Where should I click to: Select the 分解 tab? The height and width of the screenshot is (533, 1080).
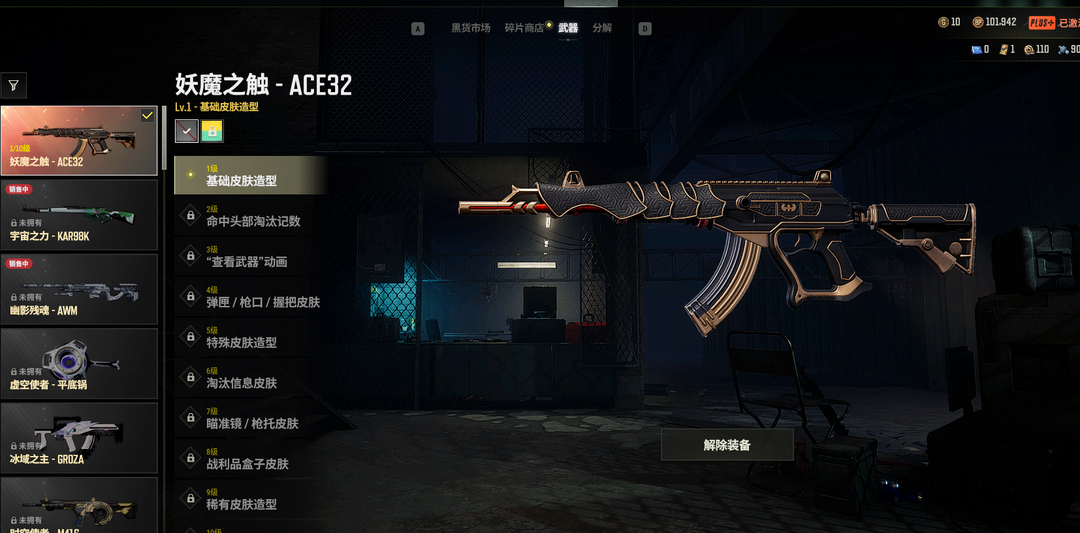click(602, 28)
